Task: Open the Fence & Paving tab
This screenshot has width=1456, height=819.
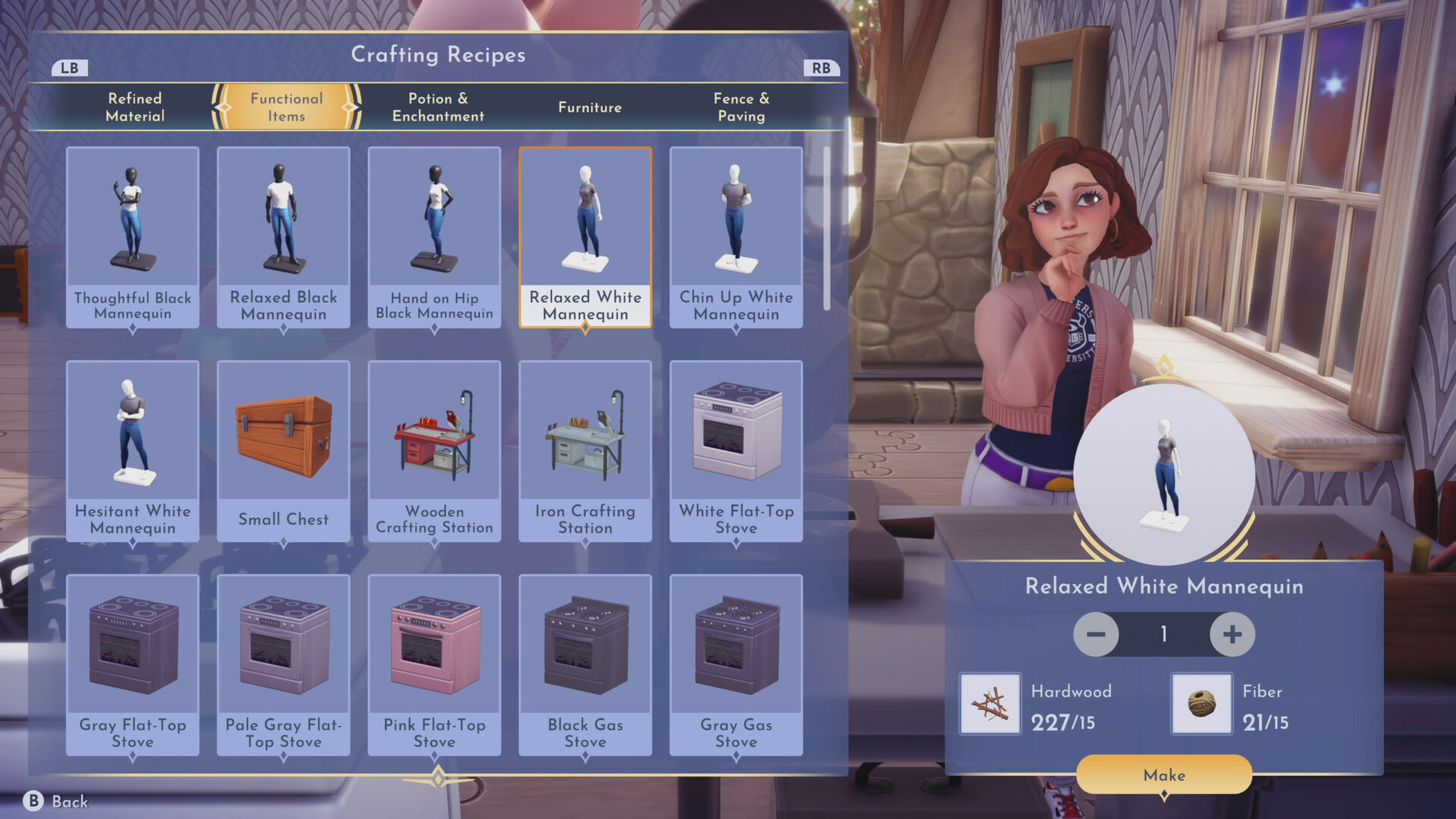Action: pos(742,107)
